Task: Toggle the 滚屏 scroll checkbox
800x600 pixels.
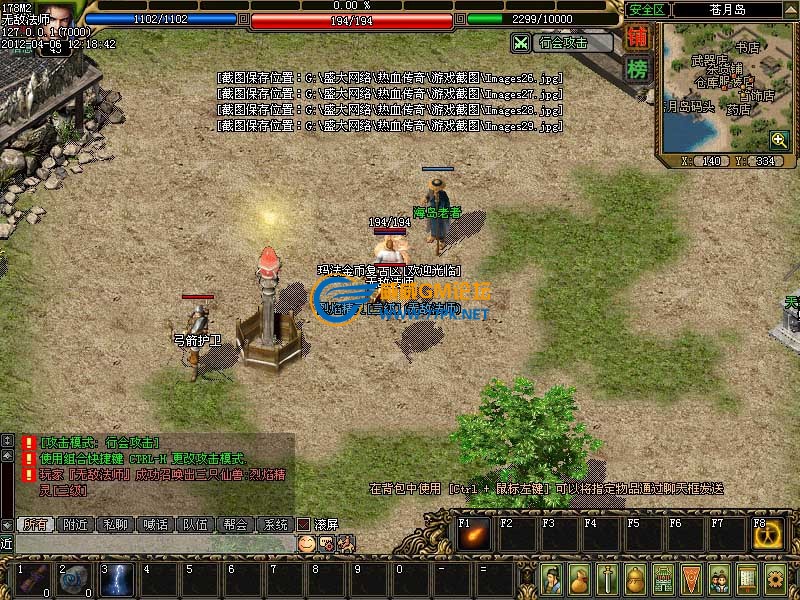Action: click(x=304, y=524)
